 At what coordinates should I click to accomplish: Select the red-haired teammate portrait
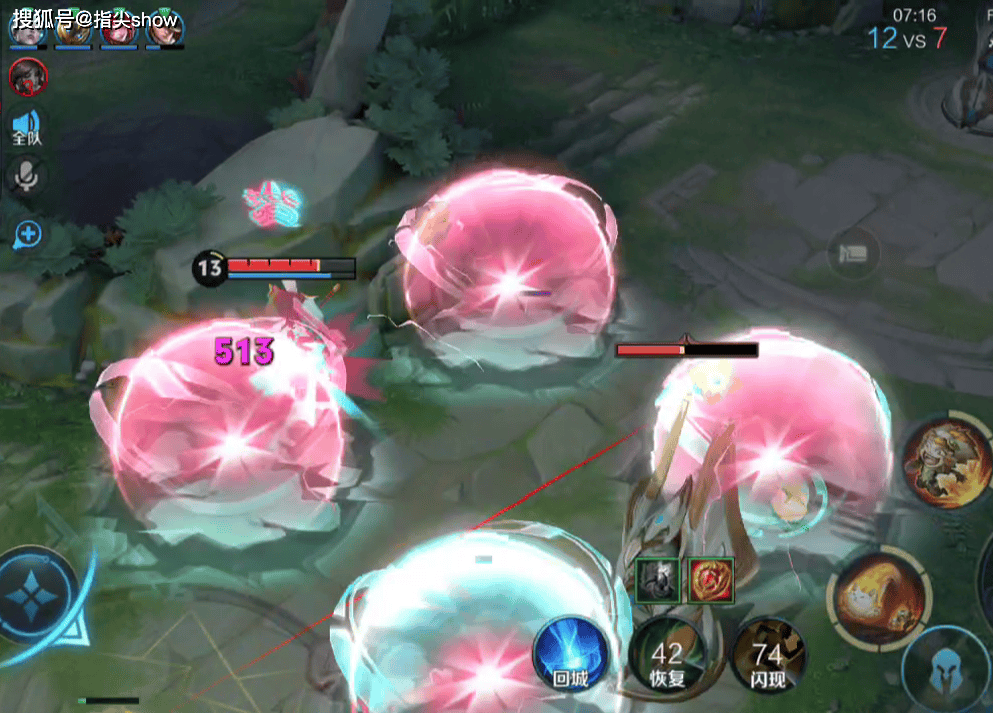point(118,28)
